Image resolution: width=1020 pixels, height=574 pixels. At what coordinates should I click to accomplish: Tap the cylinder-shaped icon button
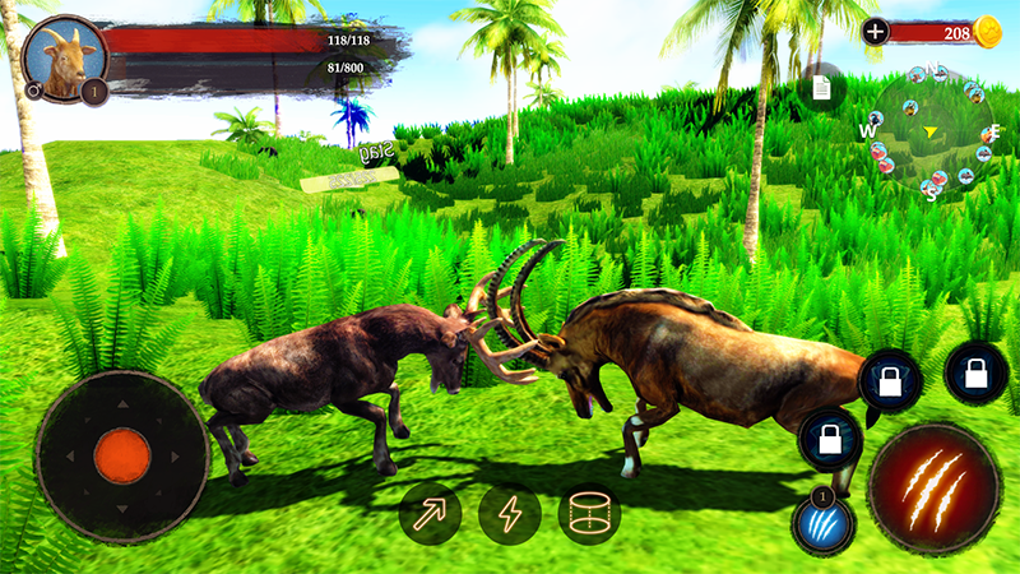[589, 514]
